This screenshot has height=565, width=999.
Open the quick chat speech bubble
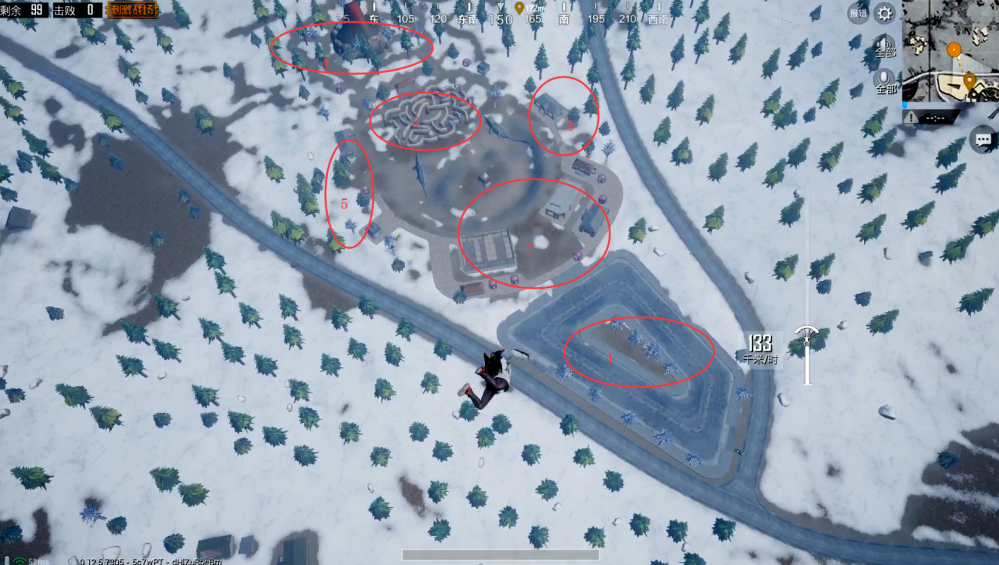(x=982, y=140)
